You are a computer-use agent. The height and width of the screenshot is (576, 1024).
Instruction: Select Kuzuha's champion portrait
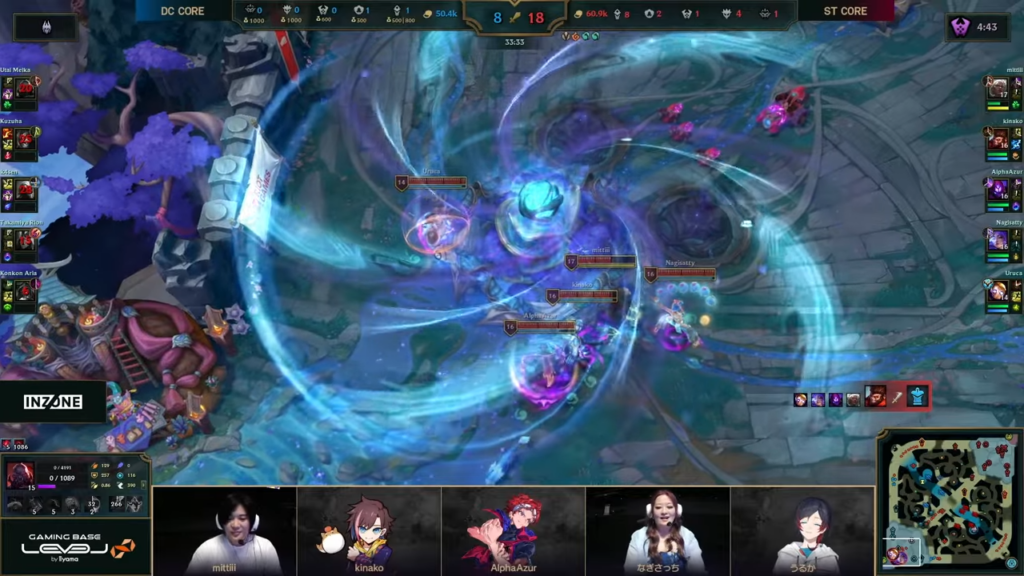25,139
